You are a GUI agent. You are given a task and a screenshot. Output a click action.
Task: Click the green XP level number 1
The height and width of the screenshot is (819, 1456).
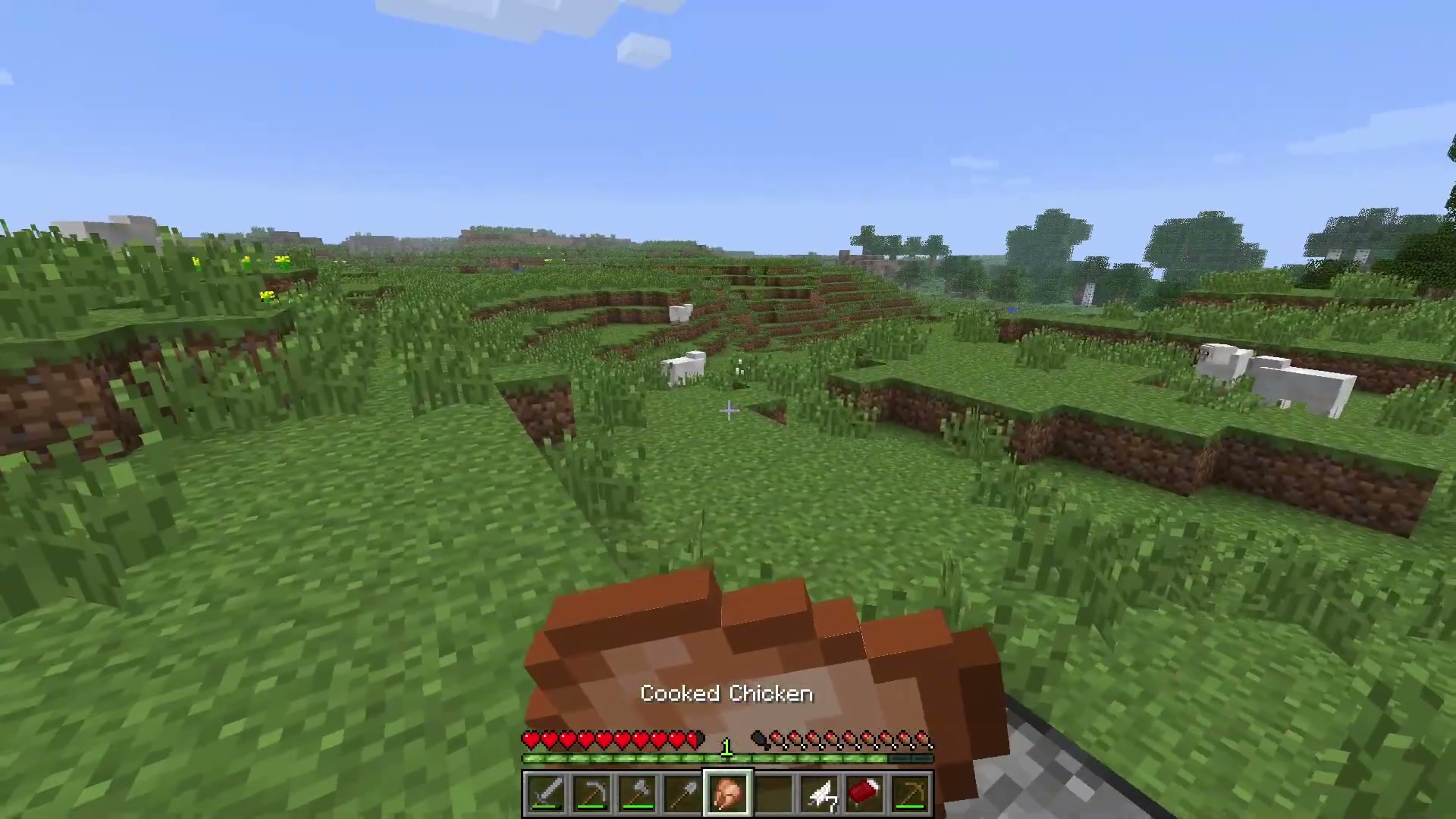pos(726,745)
